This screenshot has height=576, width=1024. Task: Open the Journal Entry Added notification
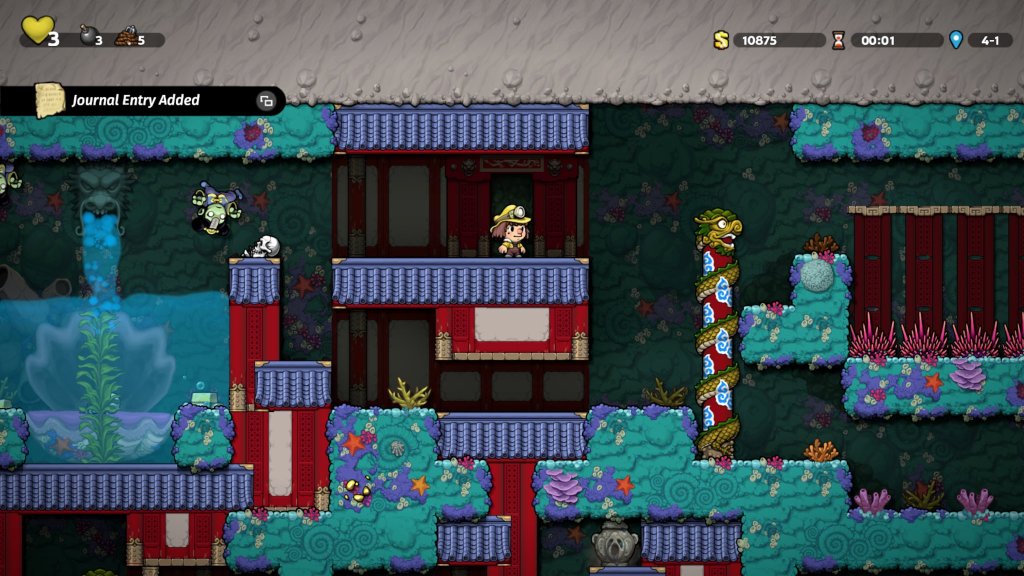click(135, 100)
